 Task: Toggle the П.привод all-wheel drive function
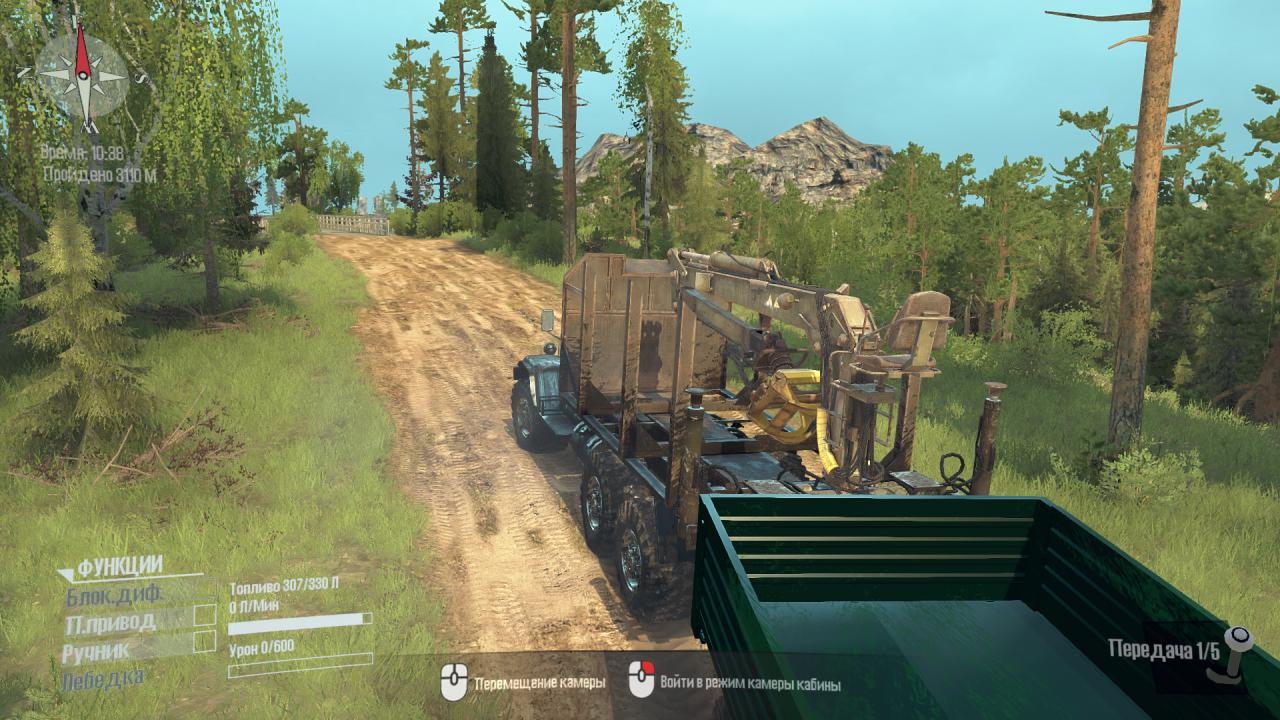110,624
